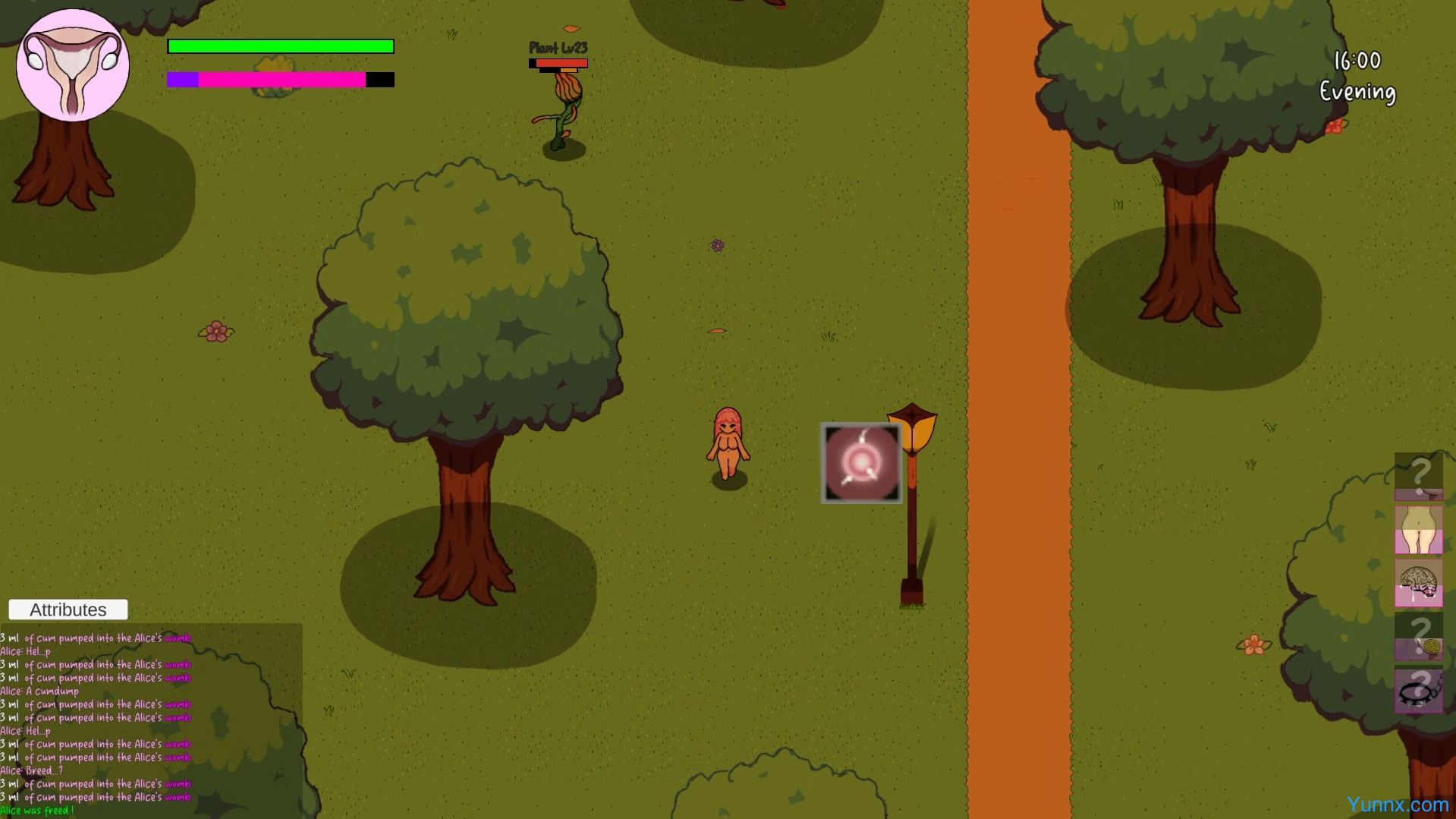The image size is (1456, 819).
Task: Open the Attributes panel
Action: click(x=68, y=610)
